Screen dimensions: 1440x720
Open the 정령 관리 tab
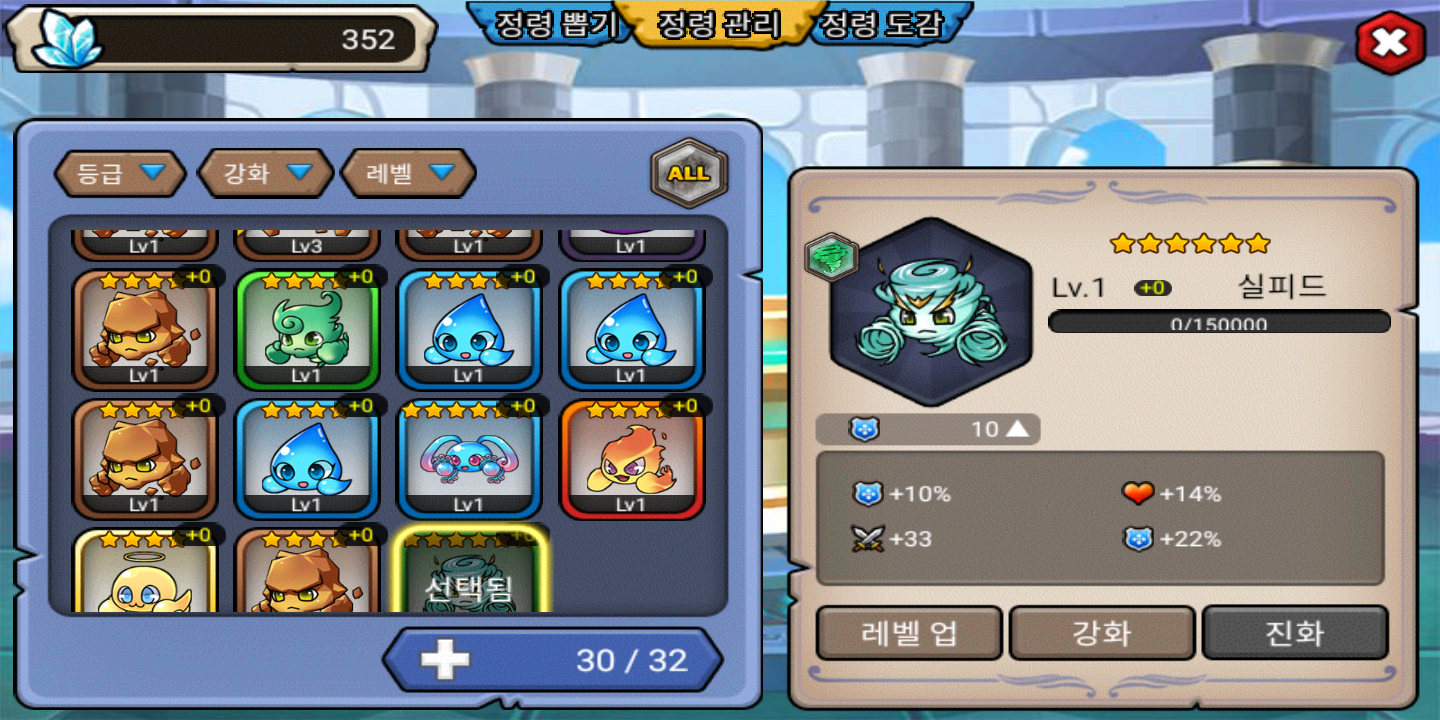[x=718, y=25]
